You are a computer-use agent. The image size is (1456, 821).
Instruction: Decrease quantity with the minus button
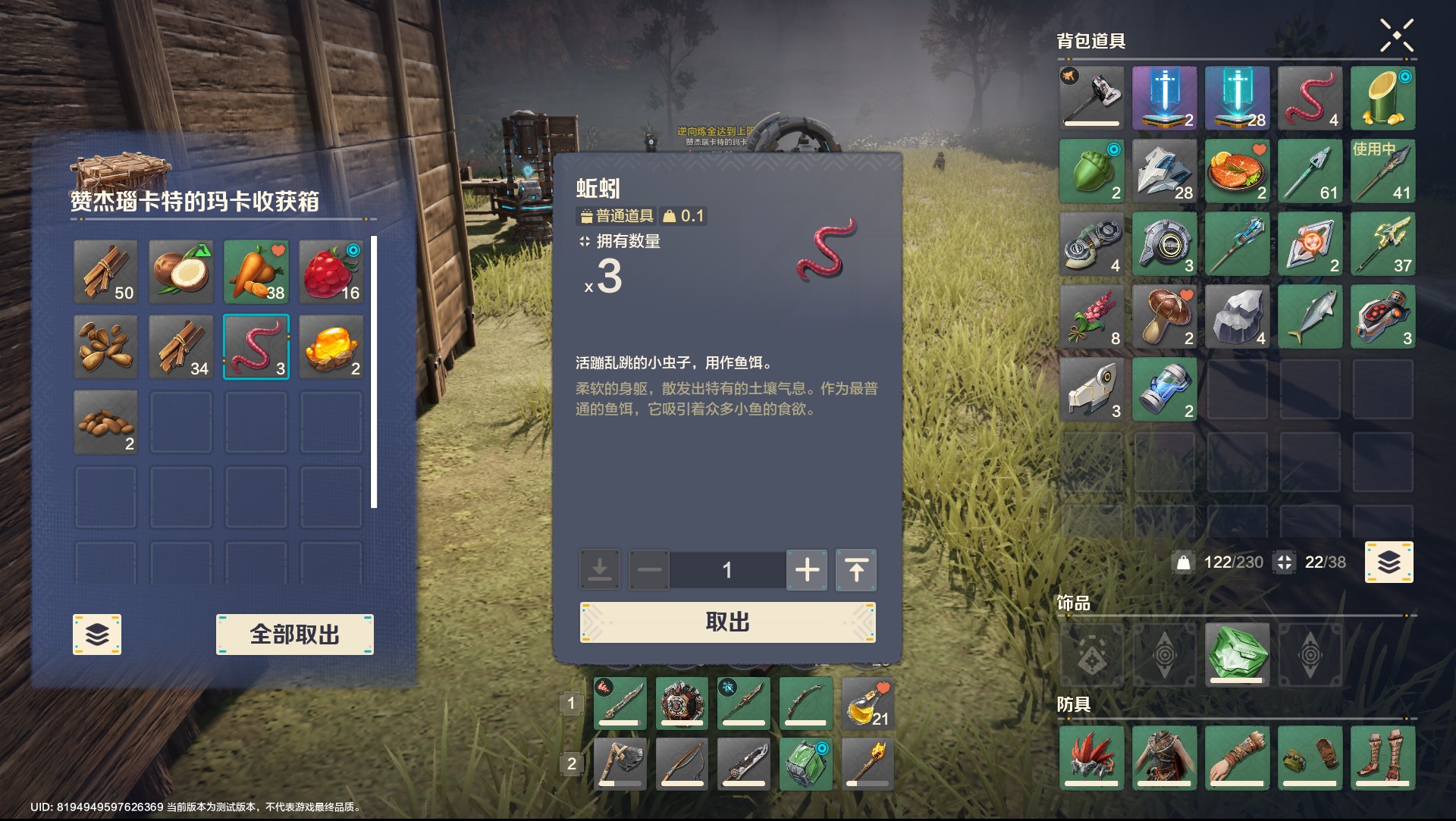(x=649, y=570)
